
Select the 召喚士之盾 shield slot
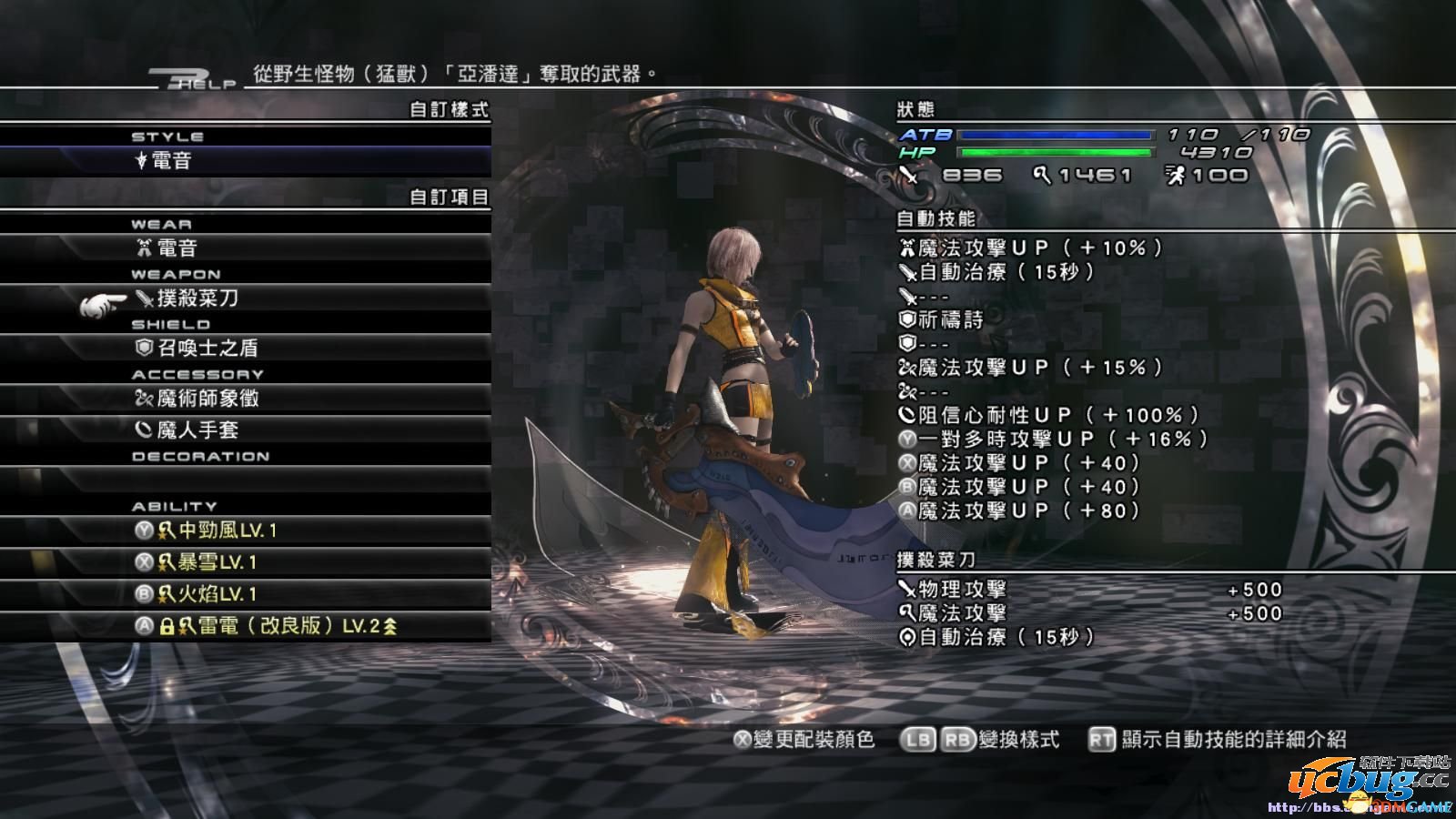click(x=246, y=348)
